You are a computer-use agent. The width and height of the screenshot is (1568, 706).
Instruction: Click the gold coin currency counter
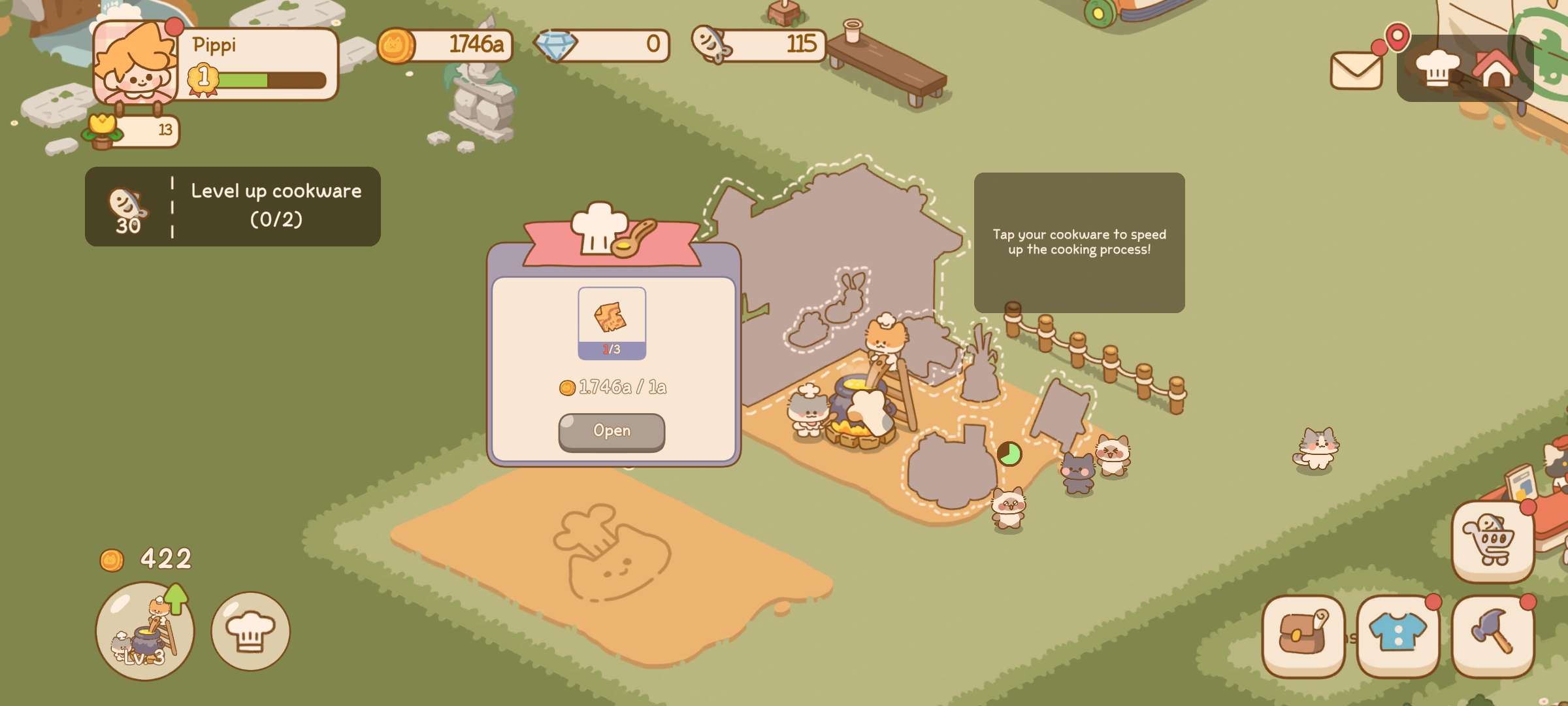pos(446,45)
